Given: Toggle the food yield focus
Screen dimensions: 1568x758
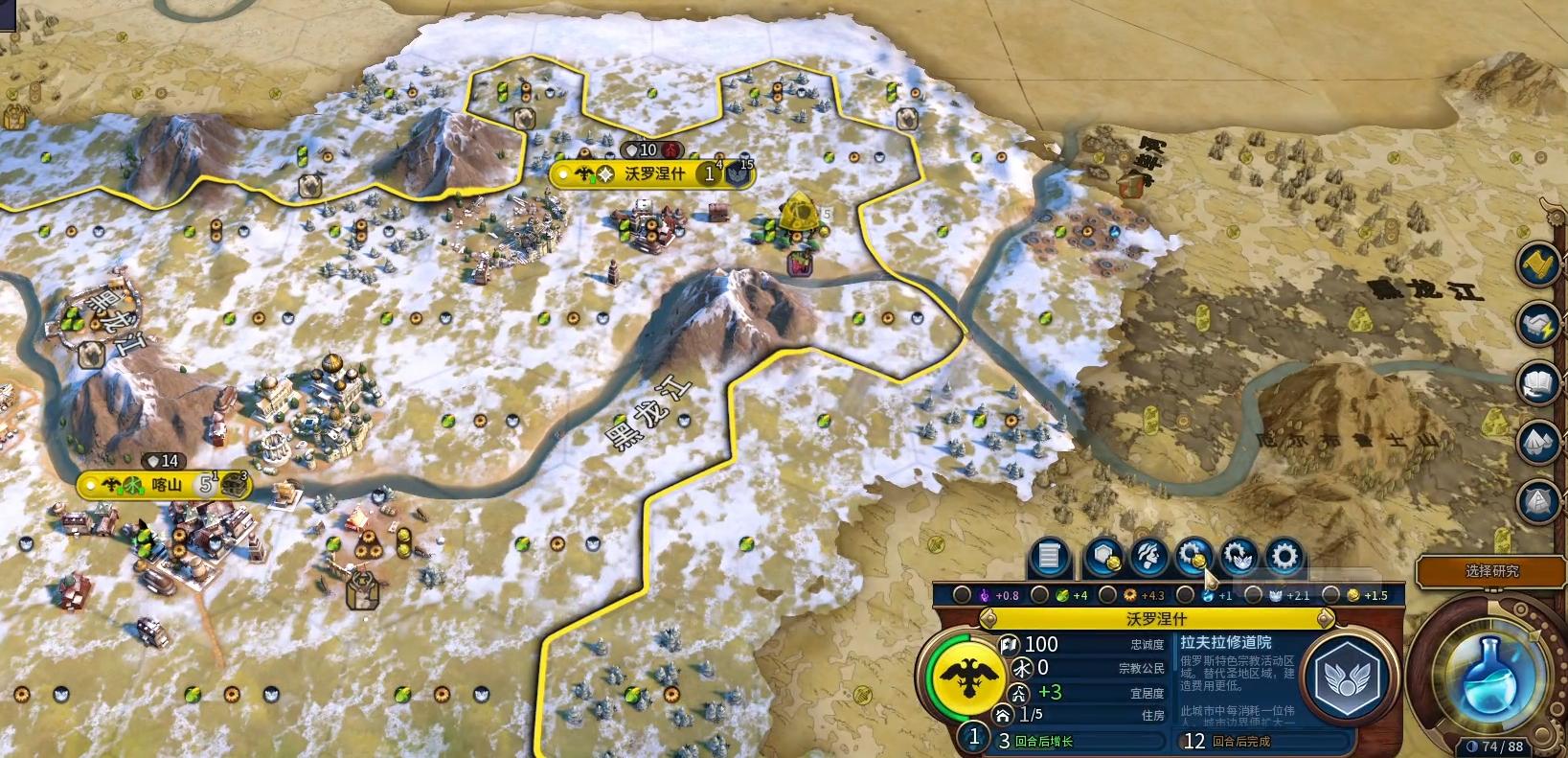Looking at the screenshot, I should [1040, 595].
